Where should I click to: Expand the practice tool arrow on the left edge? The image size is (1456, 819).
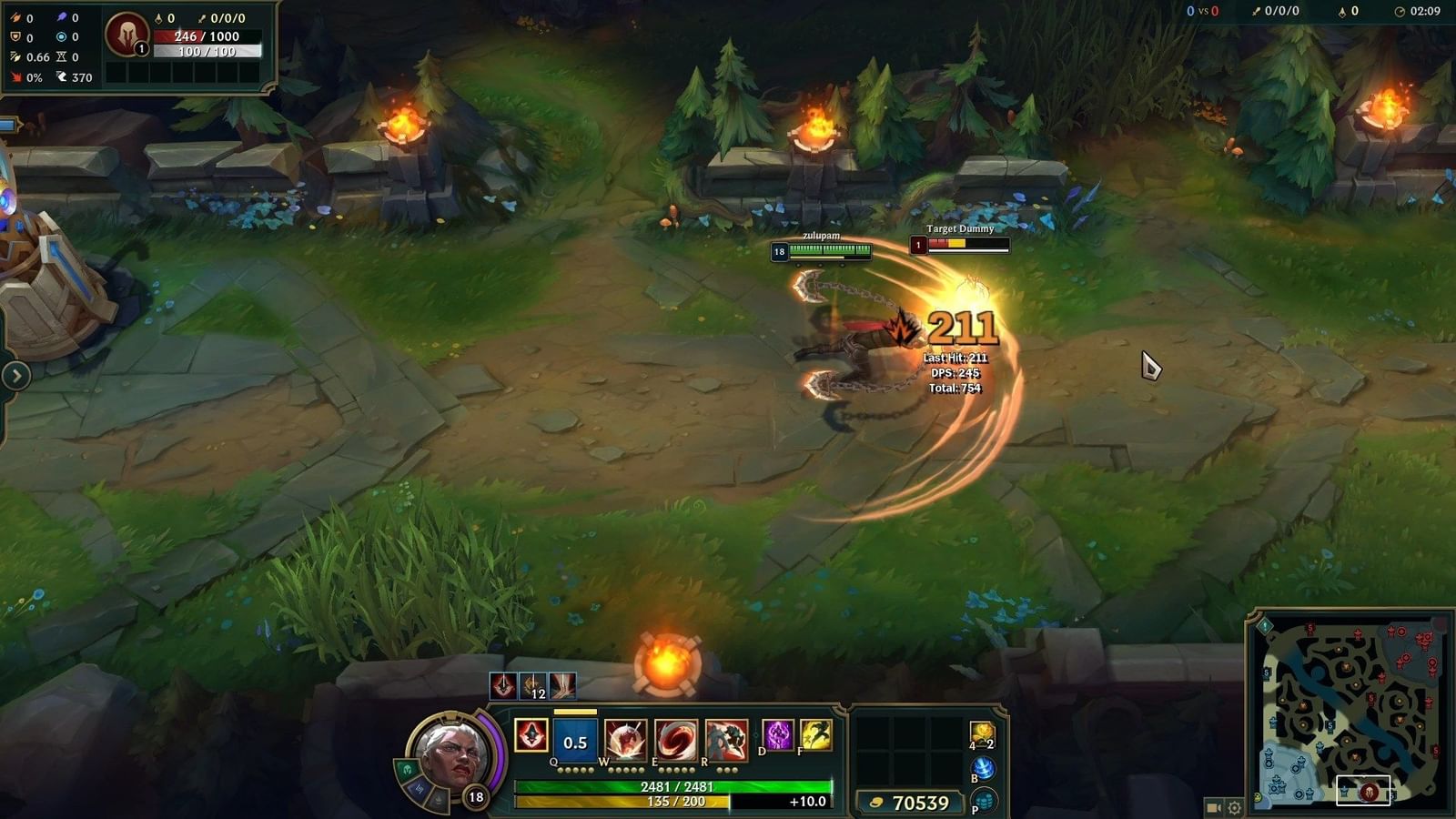pos(15,373)
